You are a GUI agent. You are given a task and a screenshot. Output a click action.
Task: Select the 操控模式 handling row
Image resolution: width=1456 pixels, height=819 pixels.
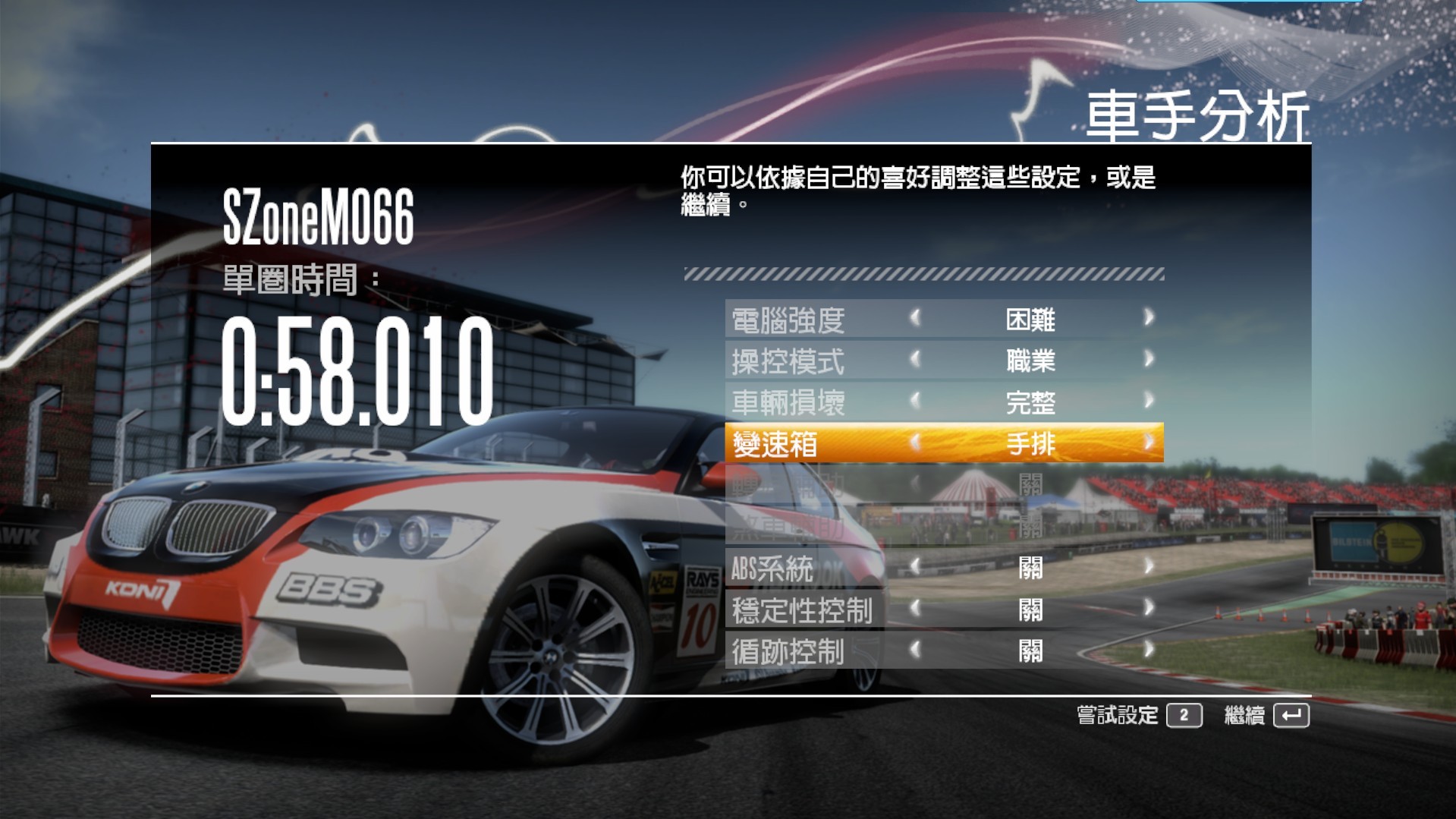789,361
